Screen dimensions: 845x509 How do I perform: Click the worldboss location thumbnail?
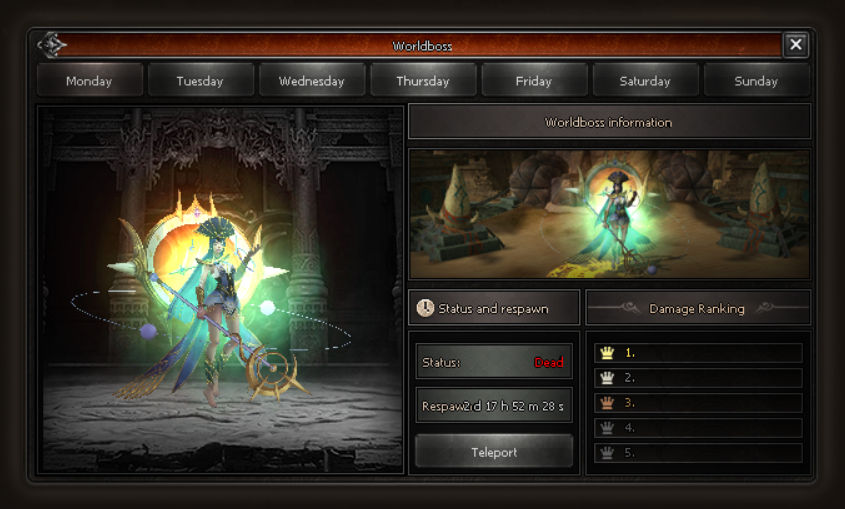[x=609, y=214]
